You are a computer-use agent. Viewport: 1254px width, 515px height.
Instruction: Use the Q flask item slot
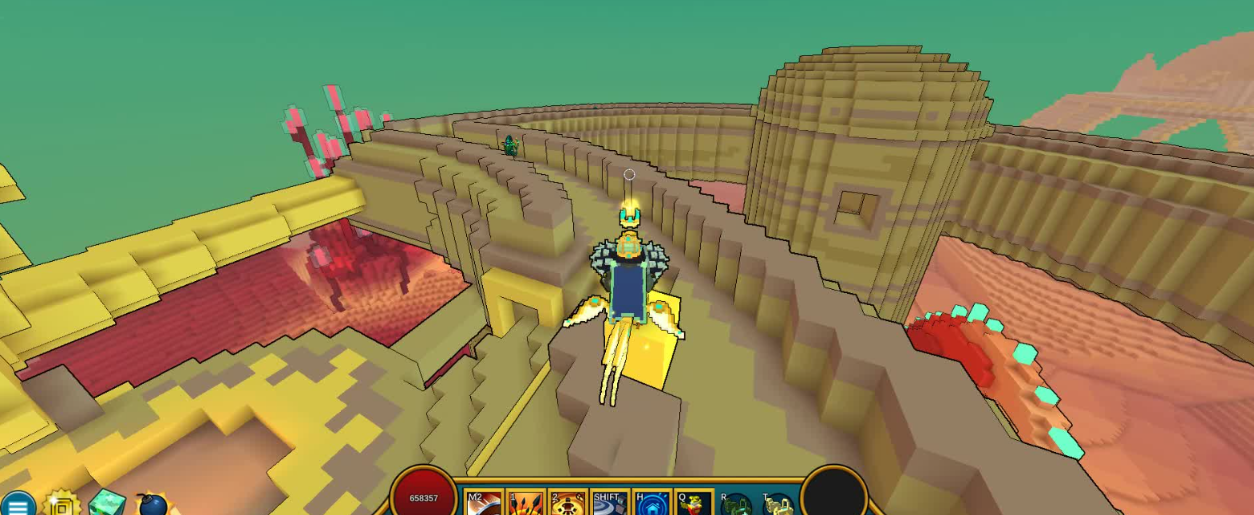[x=694, y=503]
